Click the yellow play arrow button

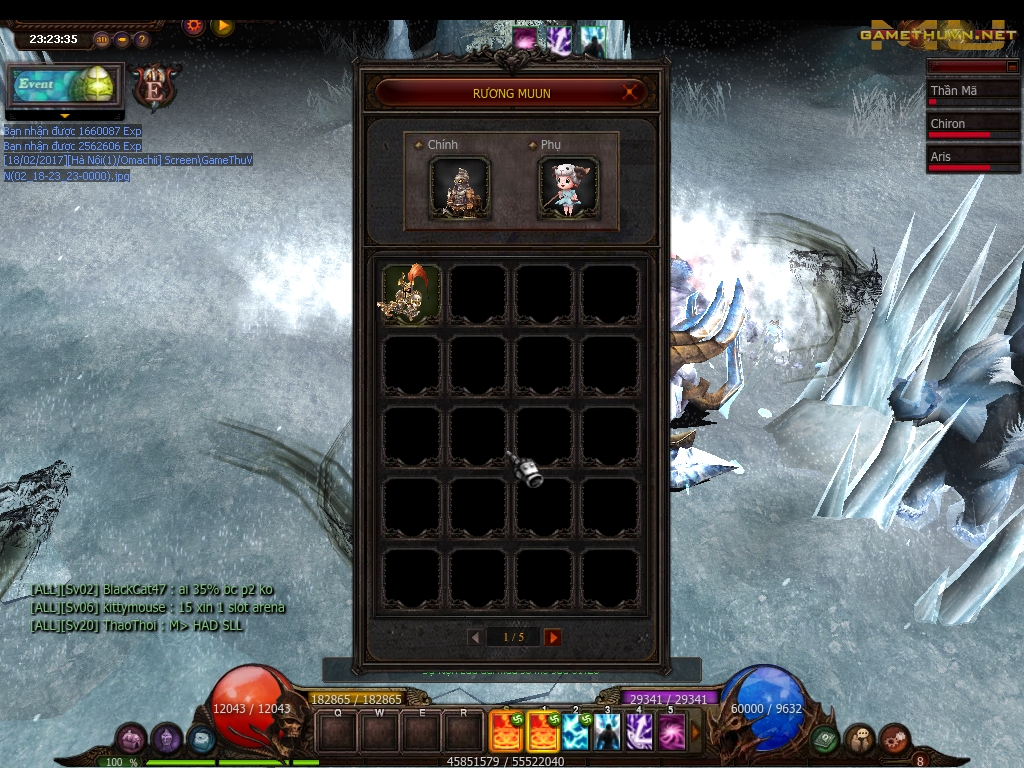point(222,26)
